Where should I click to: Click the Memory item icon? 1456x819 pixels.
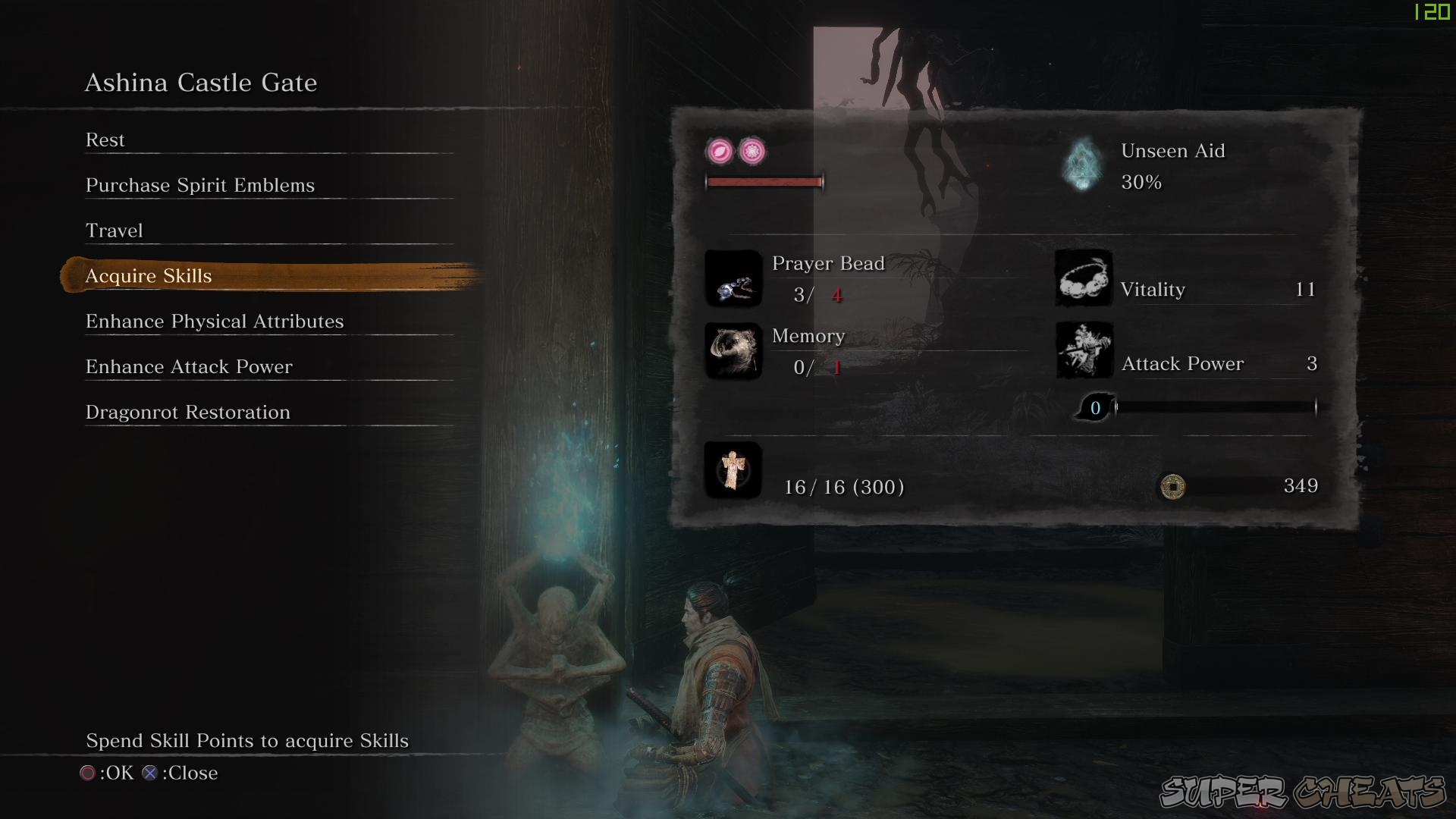pos(733,352)
